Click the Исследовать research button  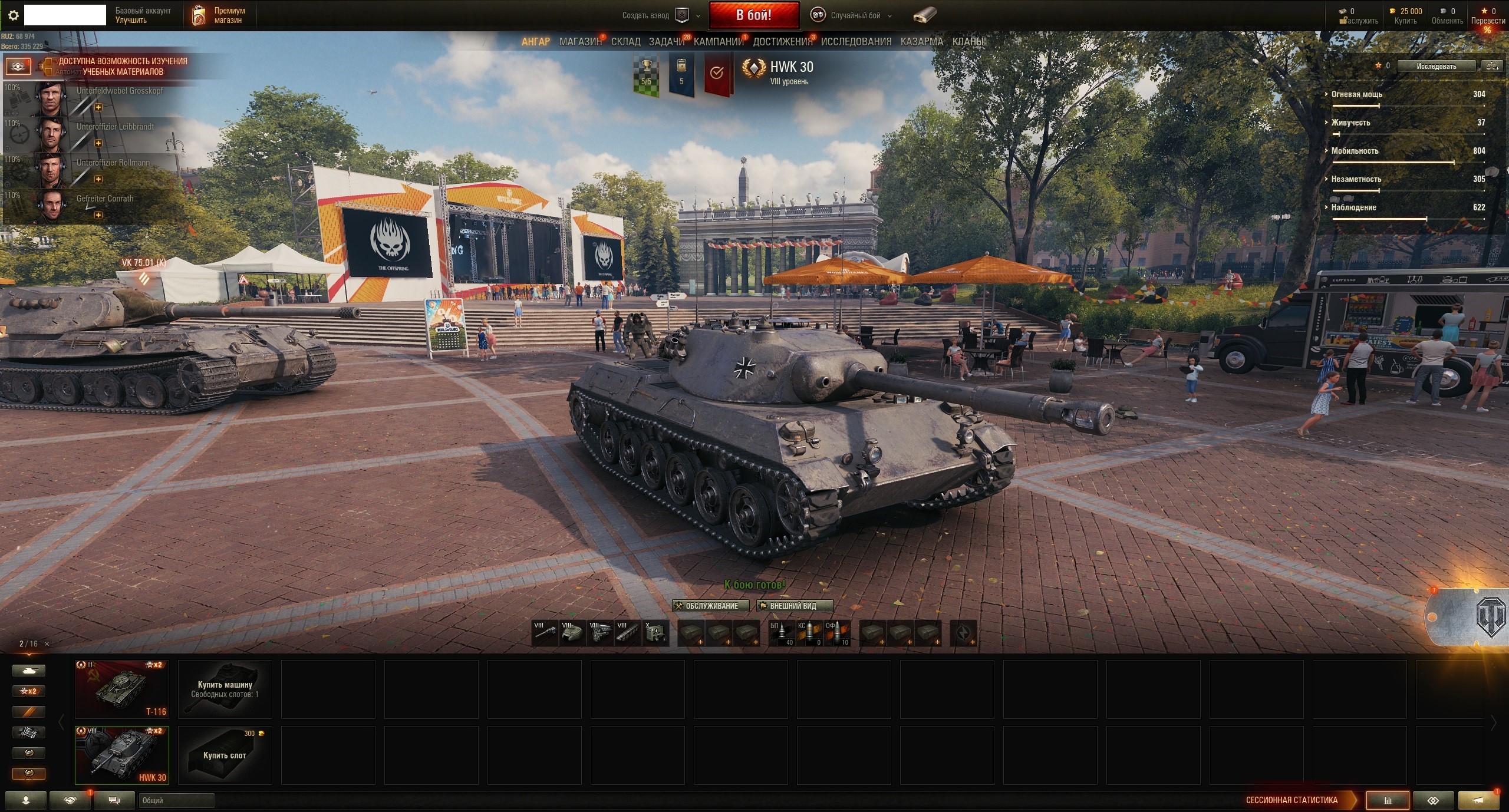click(x=1436, y=66)
